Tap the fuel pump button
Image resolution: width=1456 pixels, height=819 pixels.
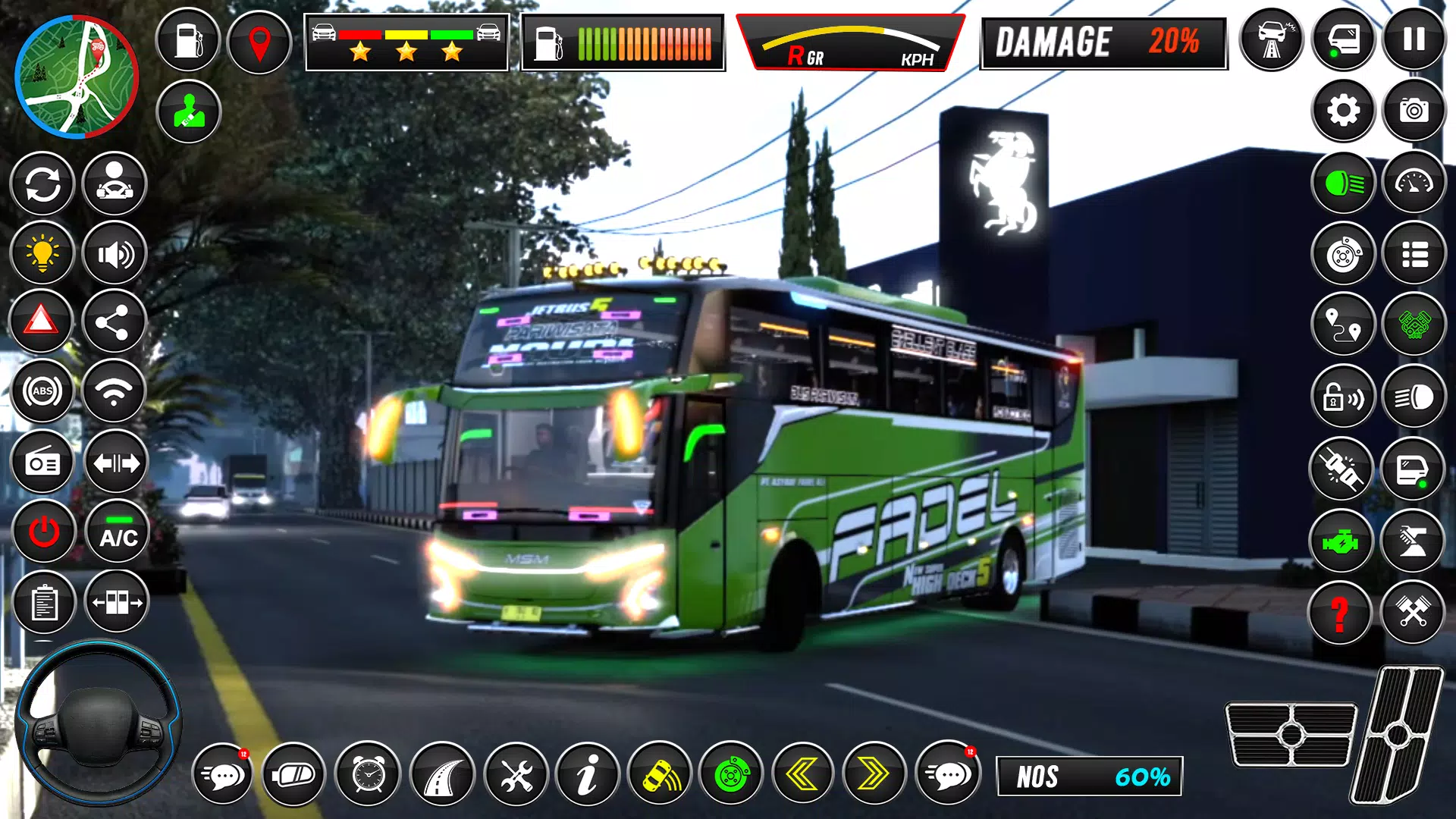click(x=188, y=41)
